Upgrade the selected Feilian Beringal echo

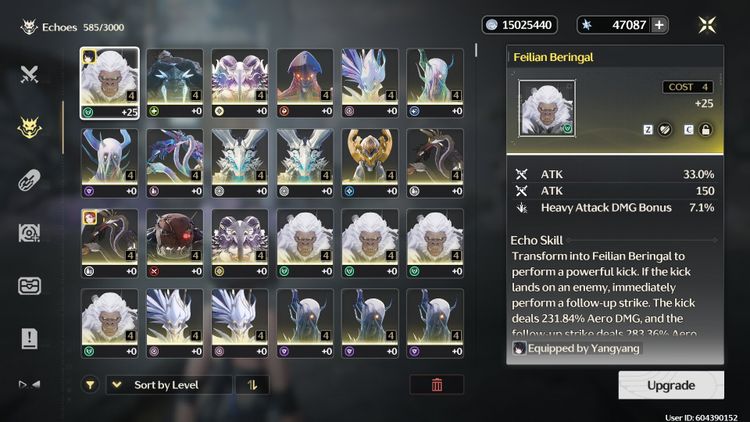pos(670,385)
